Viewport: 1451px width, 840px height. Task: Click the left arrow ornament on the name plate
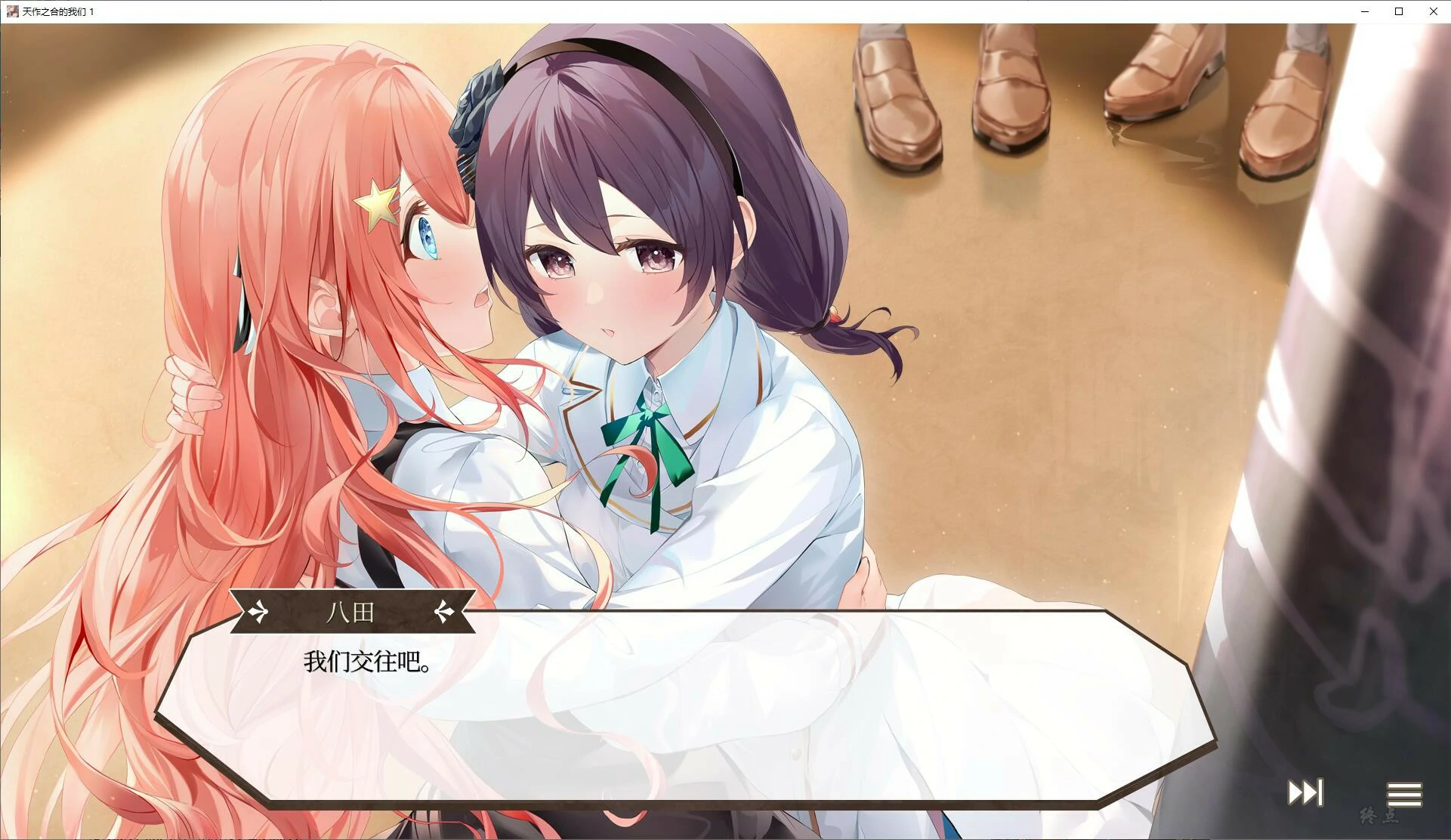258,612
